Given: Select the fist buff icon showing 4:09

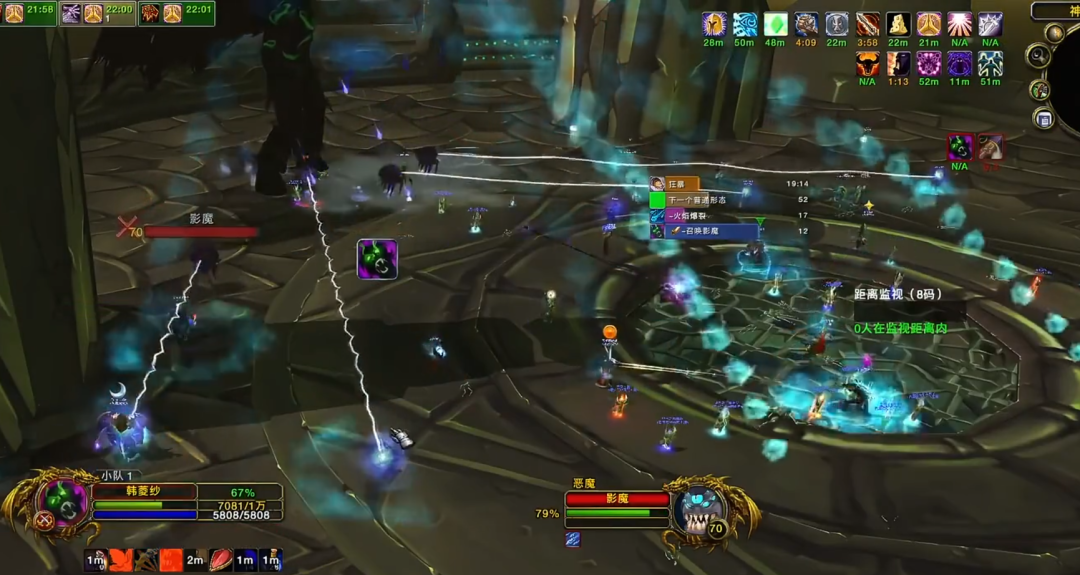Looking at the screenshot, I should (x=806, y=24).
